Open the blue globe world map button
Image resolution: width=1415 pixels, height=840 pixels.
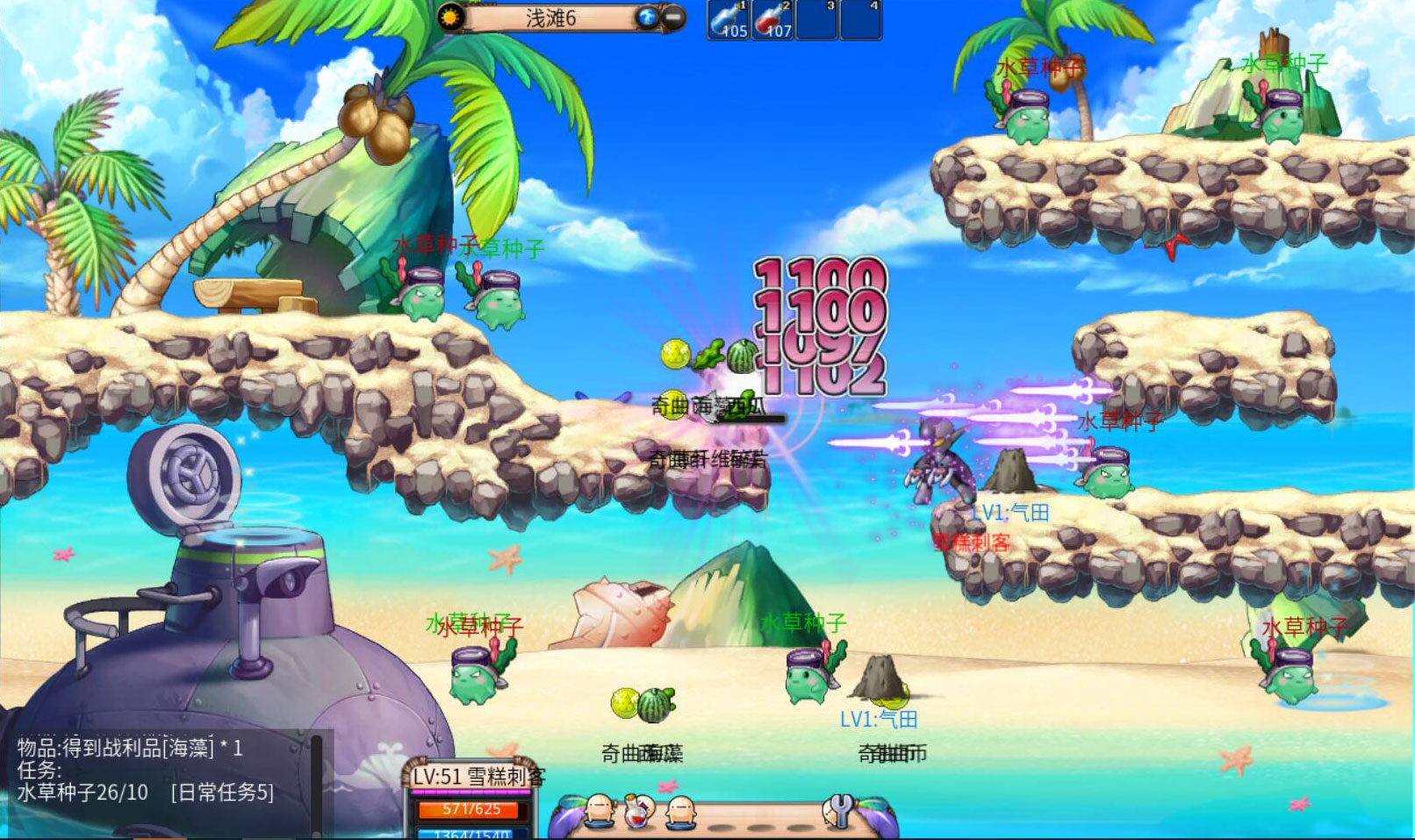click(x=648, y=18)
